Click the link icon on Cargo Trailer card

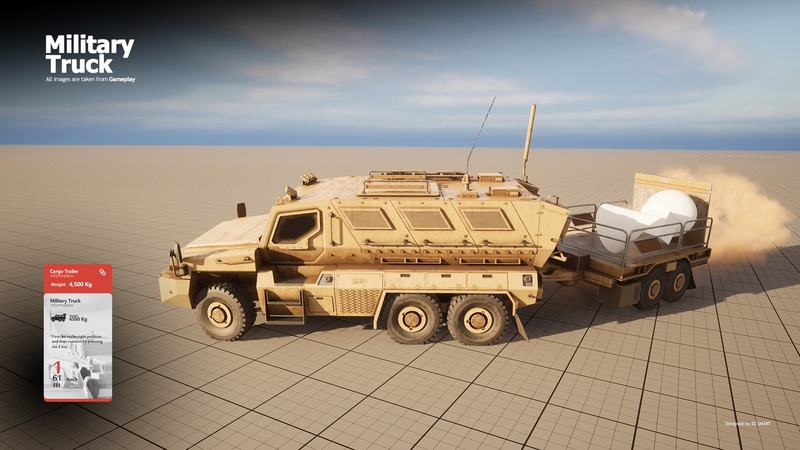102,272
